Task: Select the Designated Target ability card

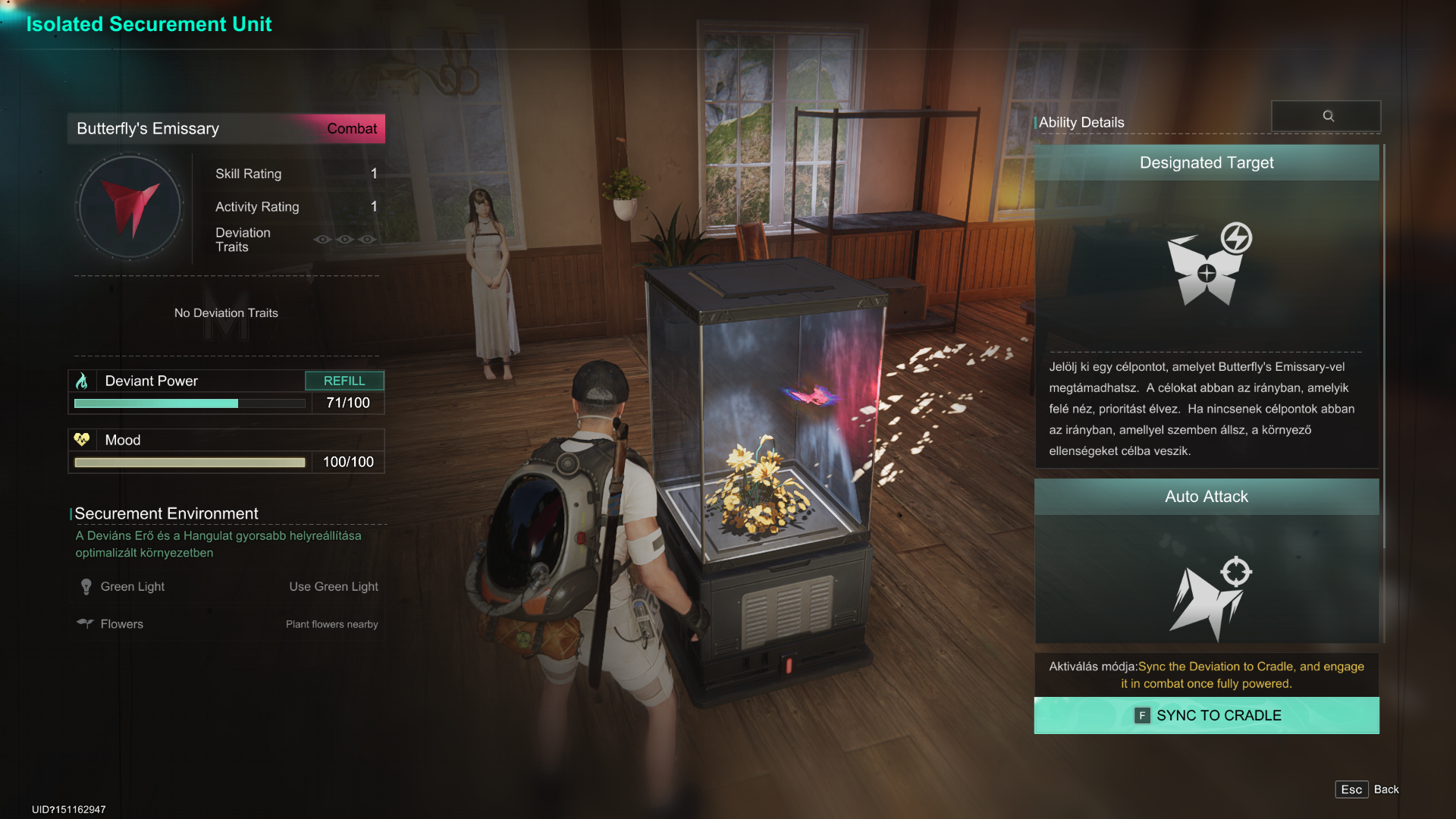Action: click(x=1206, y=303)
